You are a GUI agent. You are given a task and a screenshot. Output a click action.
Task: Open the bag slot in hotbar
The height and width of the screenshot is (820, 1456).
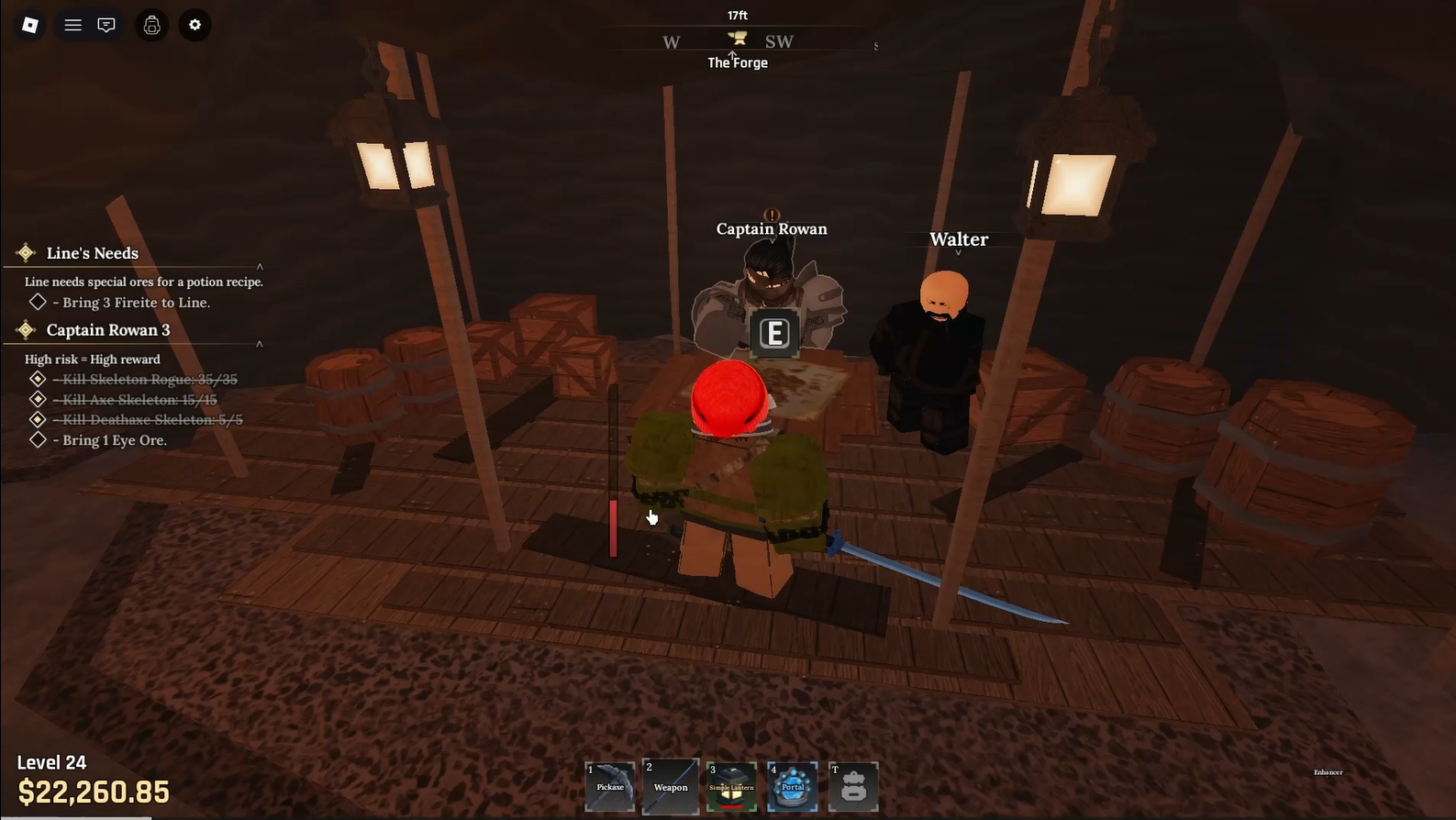(x=853, y=786)
